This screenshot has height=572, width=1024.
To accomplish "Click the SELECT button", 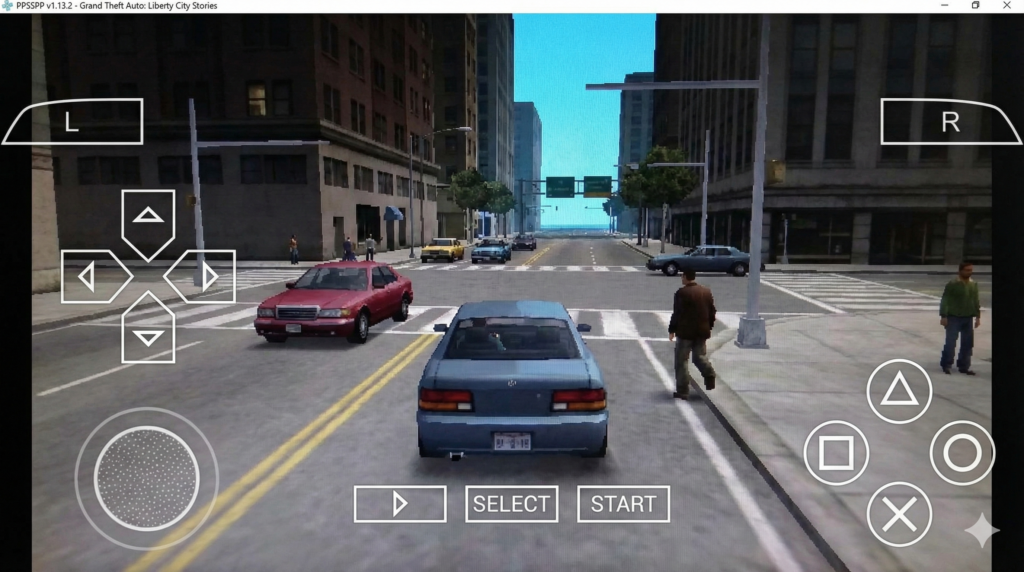I will (511, 504).
